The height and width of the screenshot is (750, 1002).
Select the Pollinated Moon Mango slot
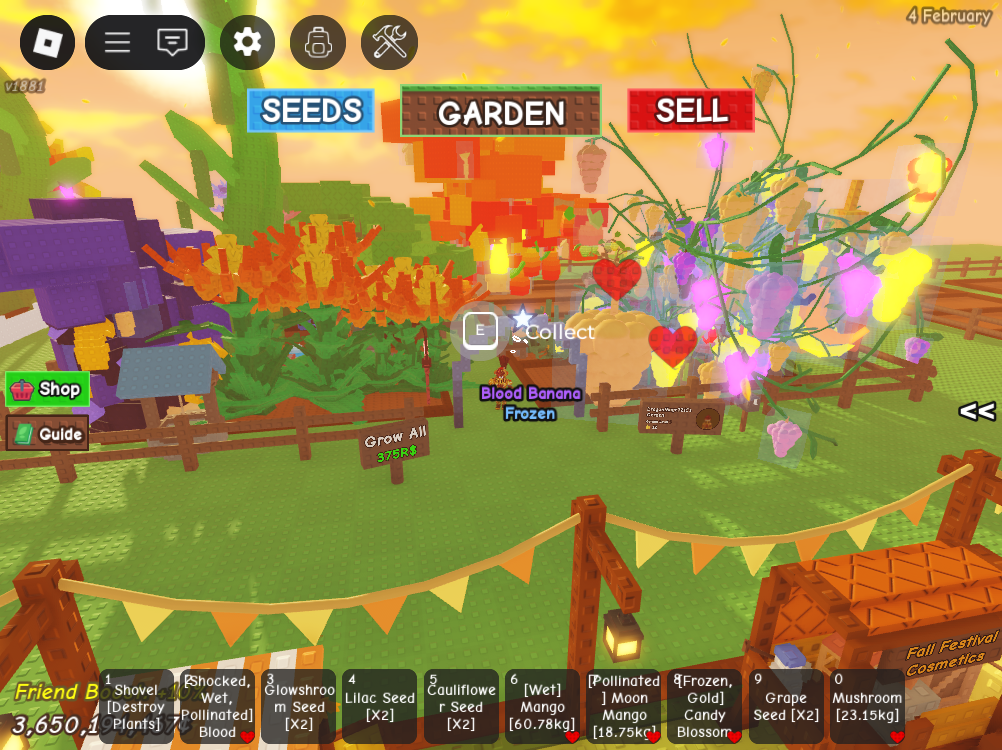tap(623, 706)
